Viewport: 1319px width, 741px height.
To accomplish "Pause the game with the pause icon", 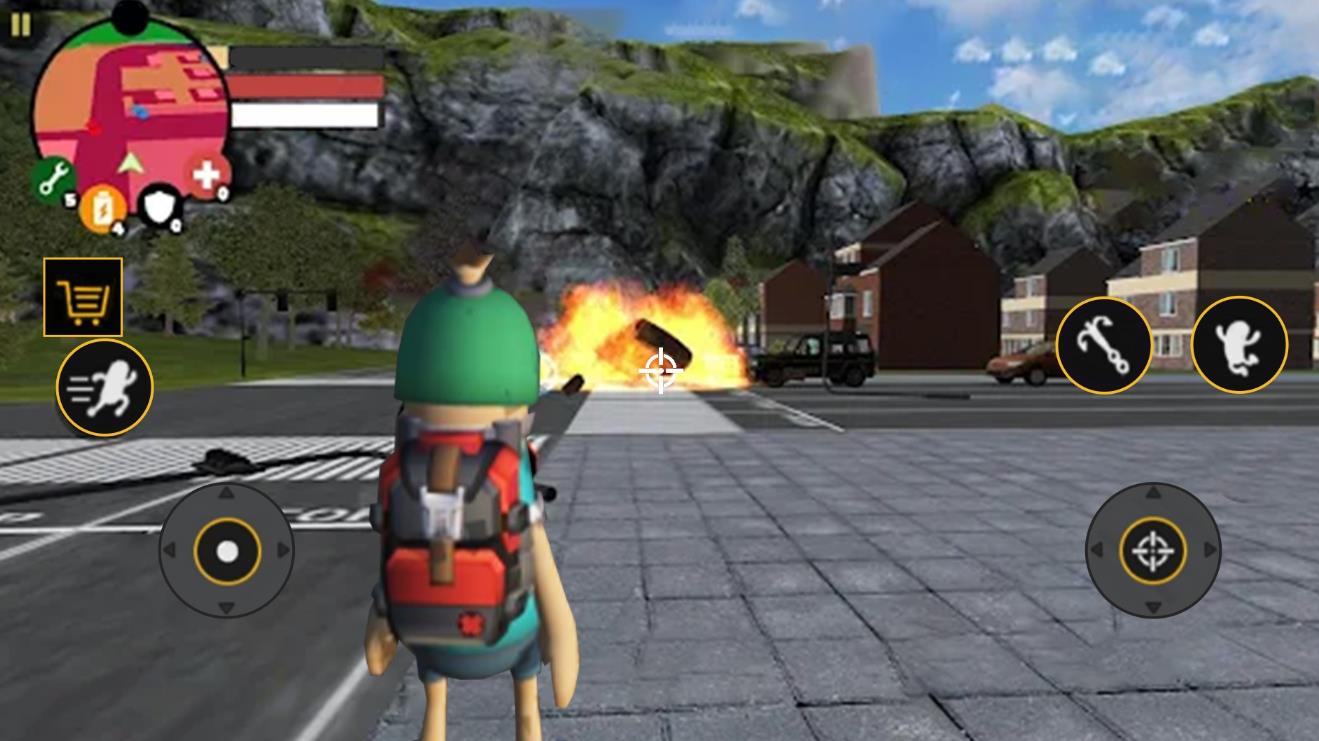I will tap(20, 25).
